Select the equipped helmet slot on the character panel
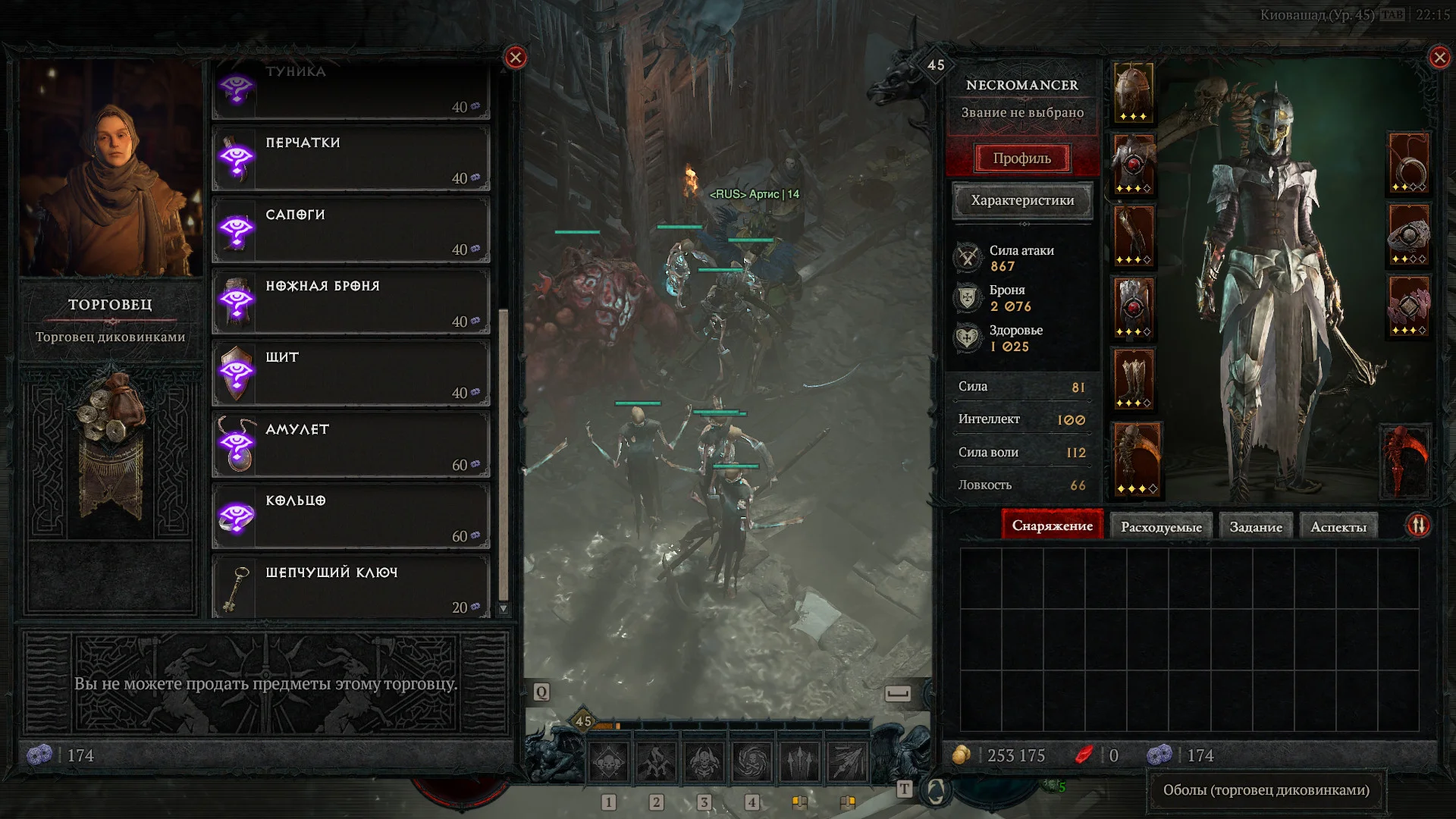The image size is (1456, 819). (1134, 91)
